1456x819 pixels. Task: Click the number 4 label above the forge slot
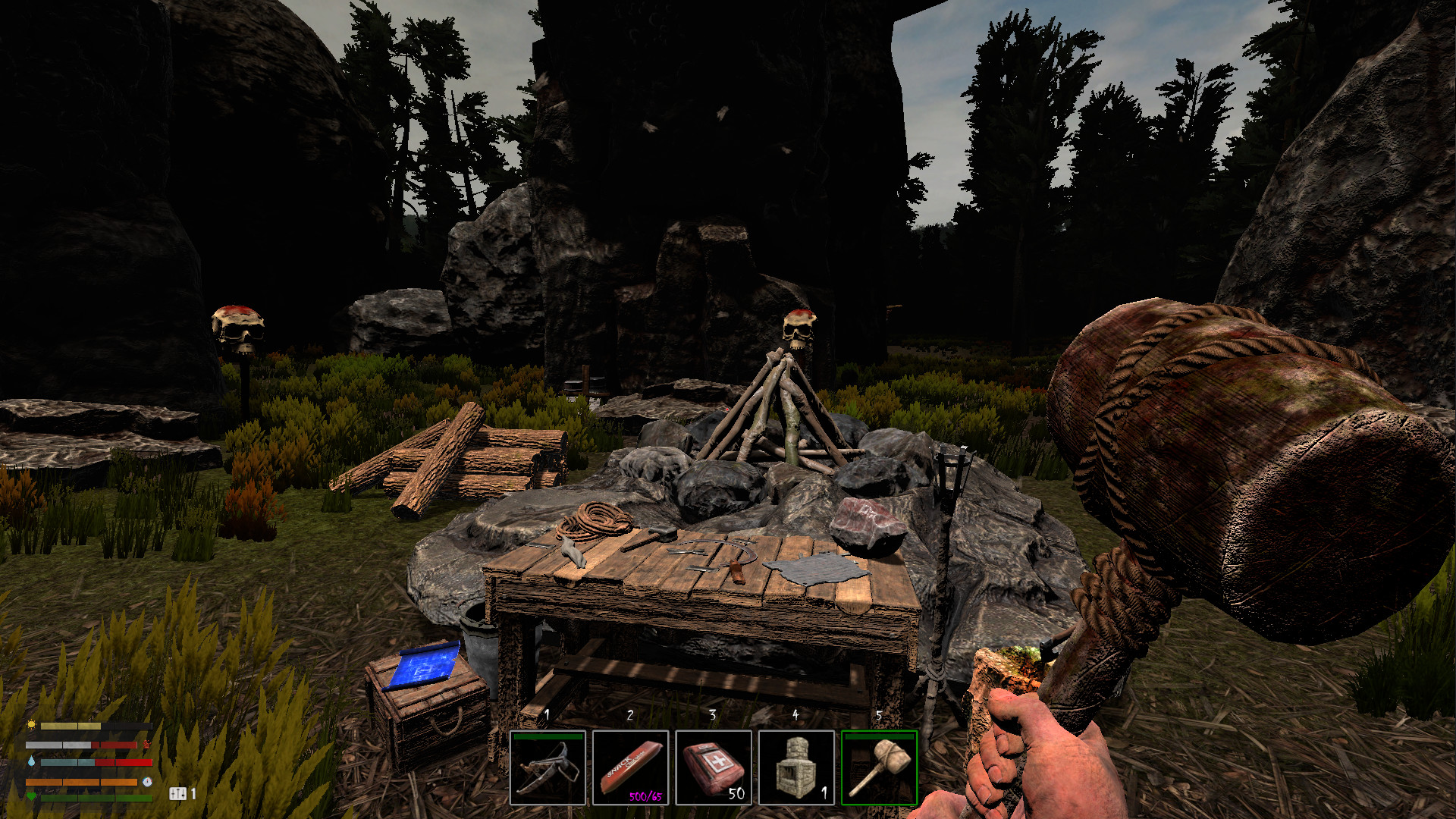pos(795,714)
